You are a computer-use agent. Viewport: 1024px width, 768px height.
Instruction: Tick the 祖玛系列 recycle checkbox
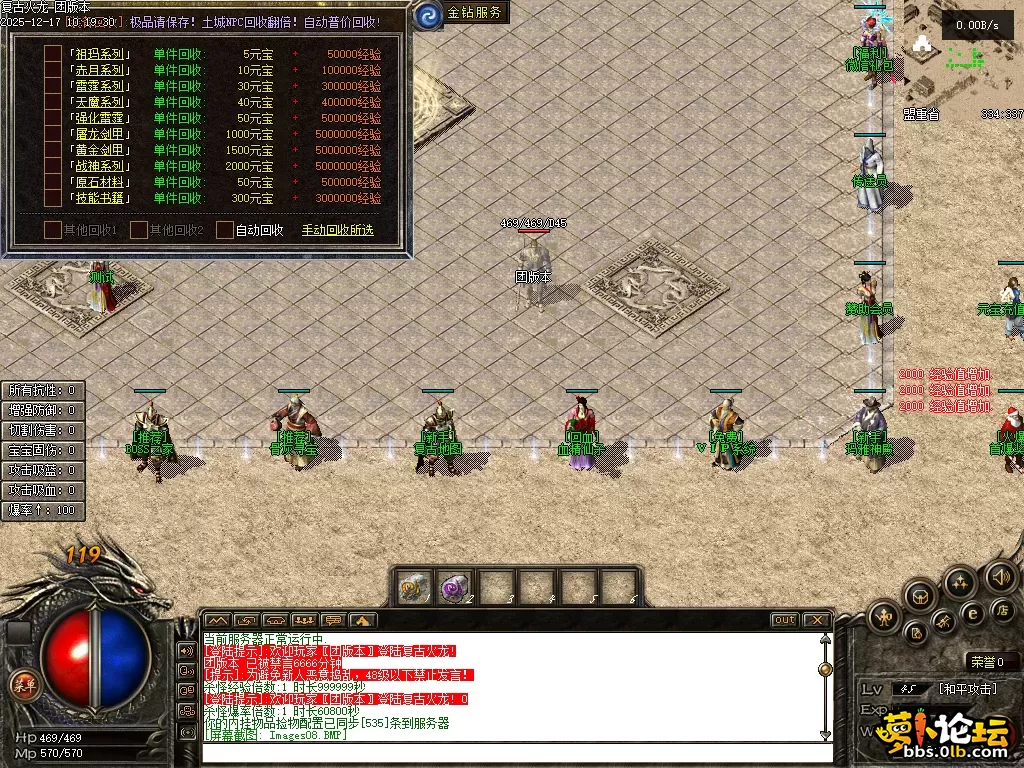click(52, 54)
